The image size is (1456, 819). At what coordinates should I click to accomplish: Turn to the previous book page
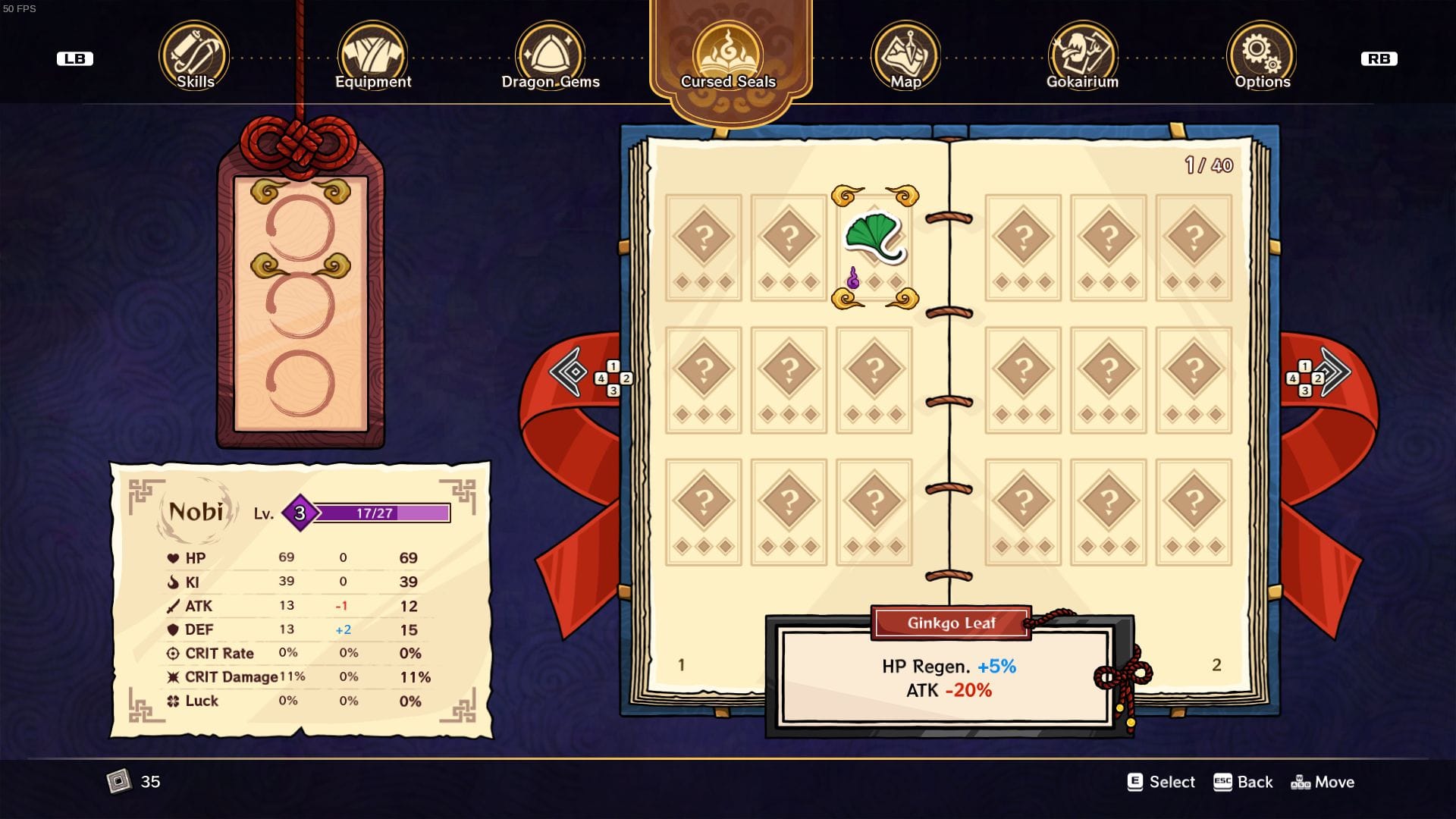[x=570, y=372]
